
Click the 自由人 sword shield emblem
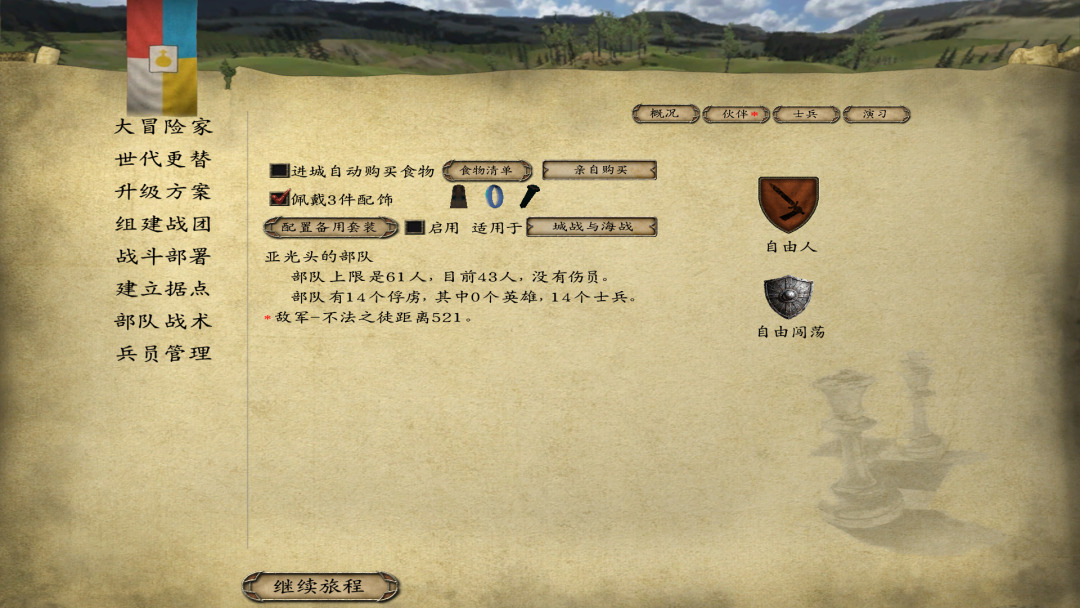point(788,204)
